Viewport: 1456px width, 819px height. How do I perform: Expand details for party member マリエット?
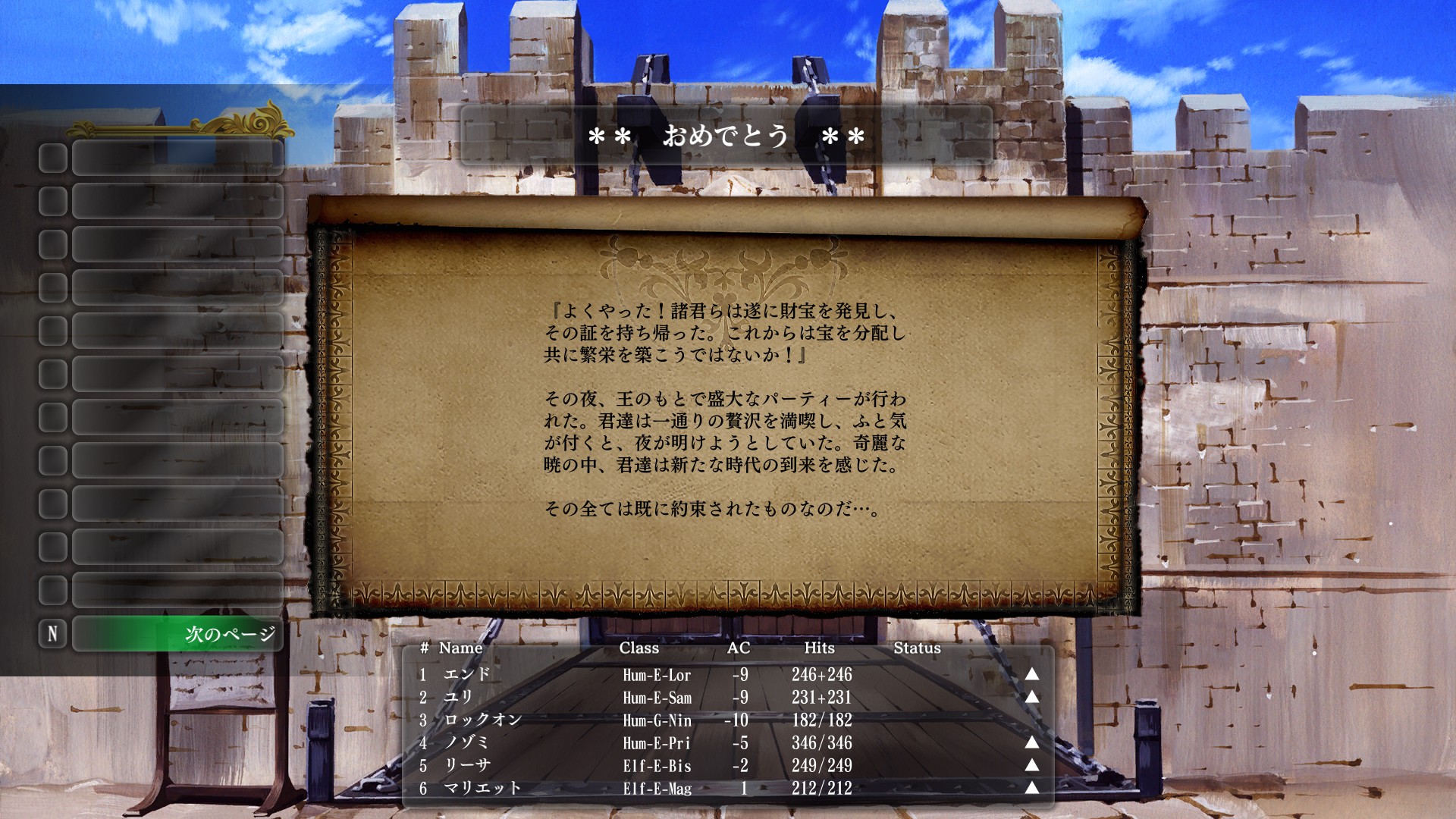[1031, 789]
